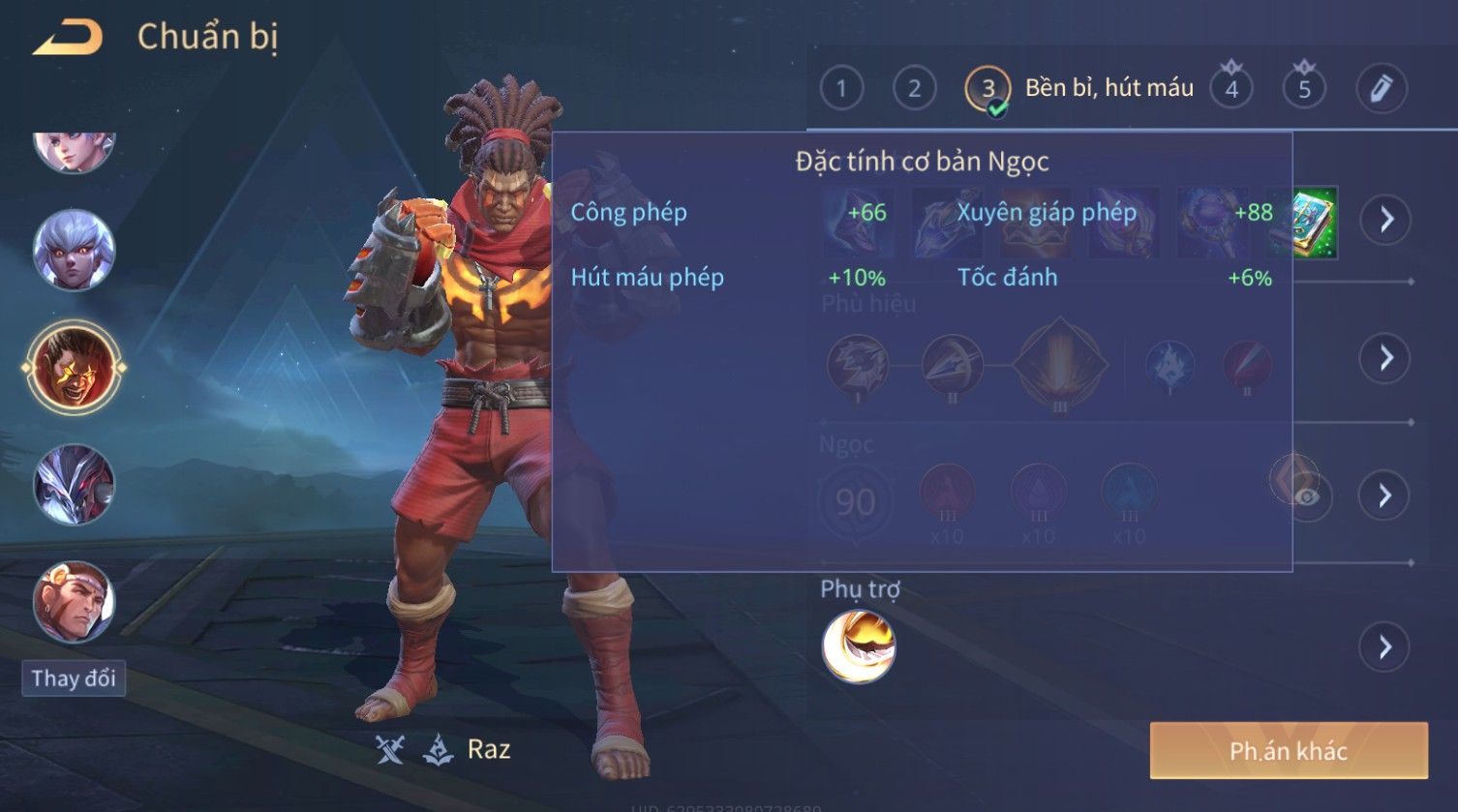Toggle the Ngọc stats eye icon
Screen dimensions: 1458x812
pyautogui.click(x=1307, y=496)
